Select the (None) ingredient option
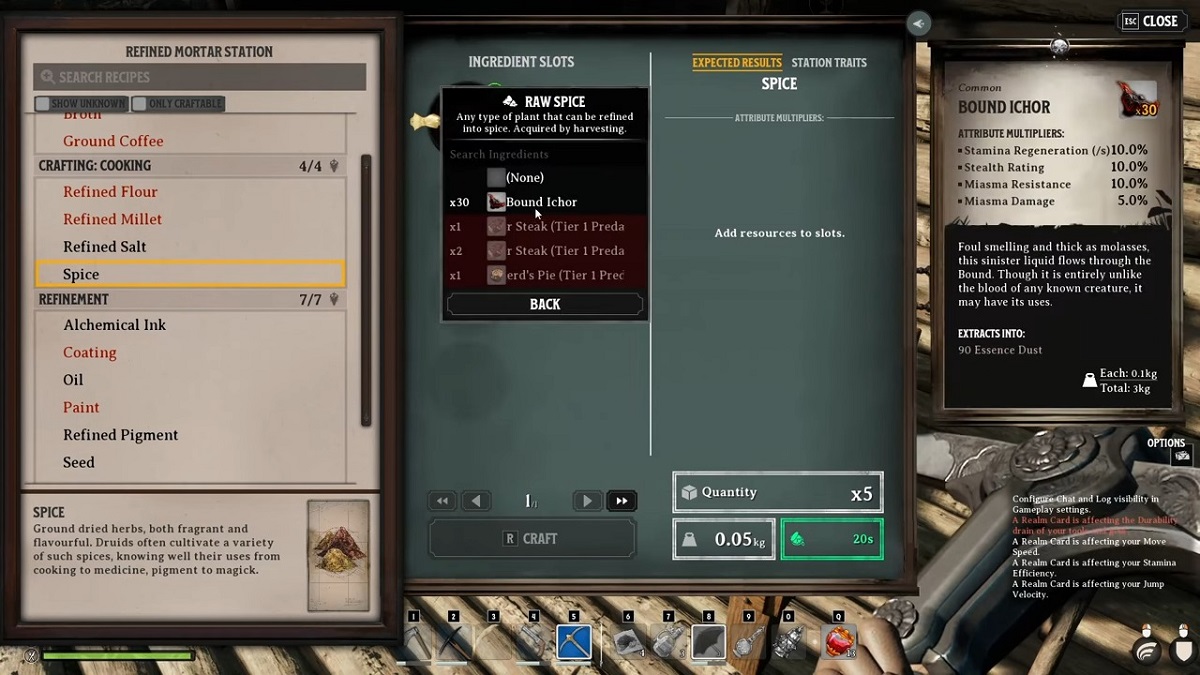Image resolution: width=1200 pixels, height=675 pixels. click(525, 177)
